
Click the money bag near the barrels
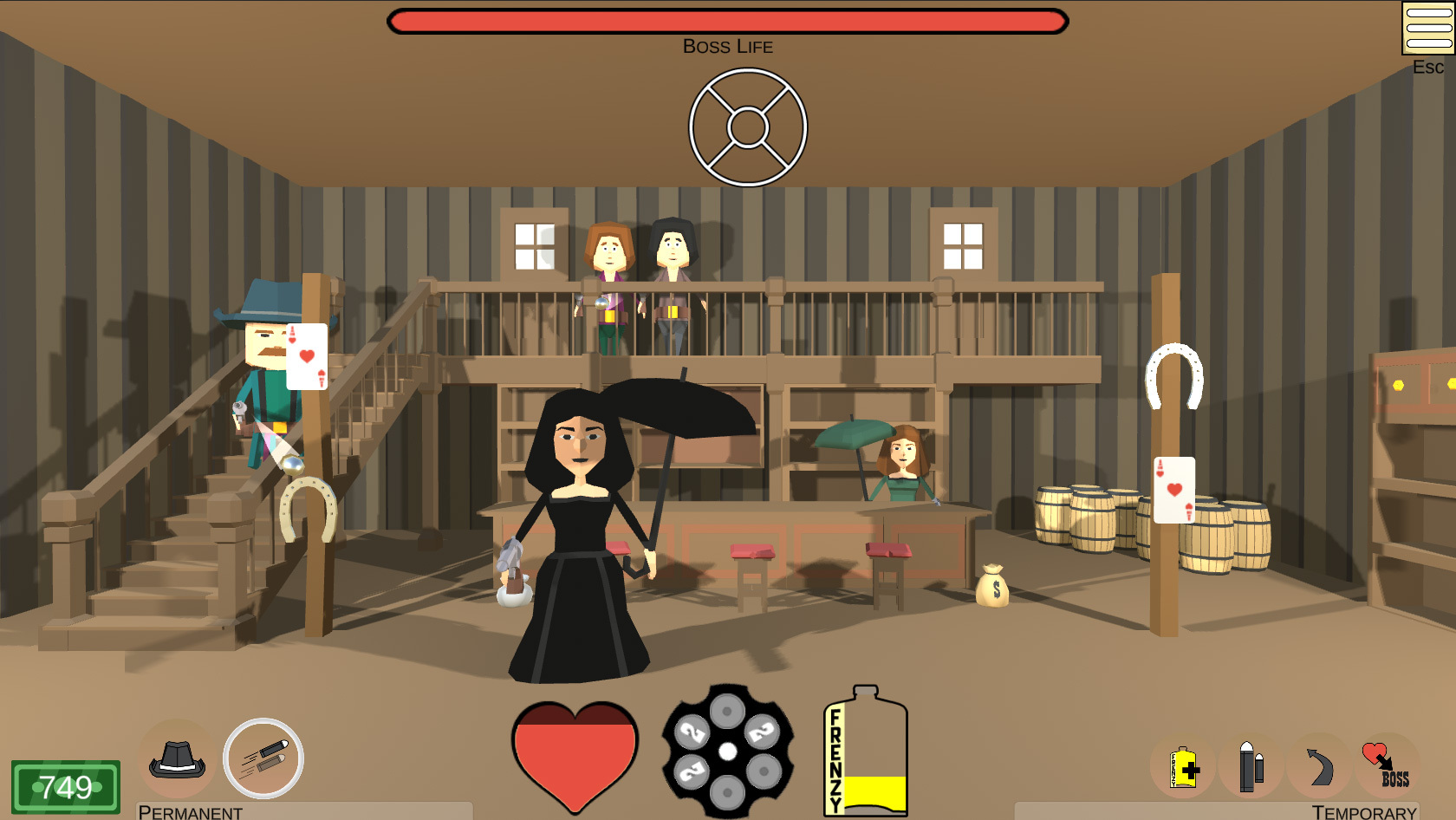tap(992, 584)
